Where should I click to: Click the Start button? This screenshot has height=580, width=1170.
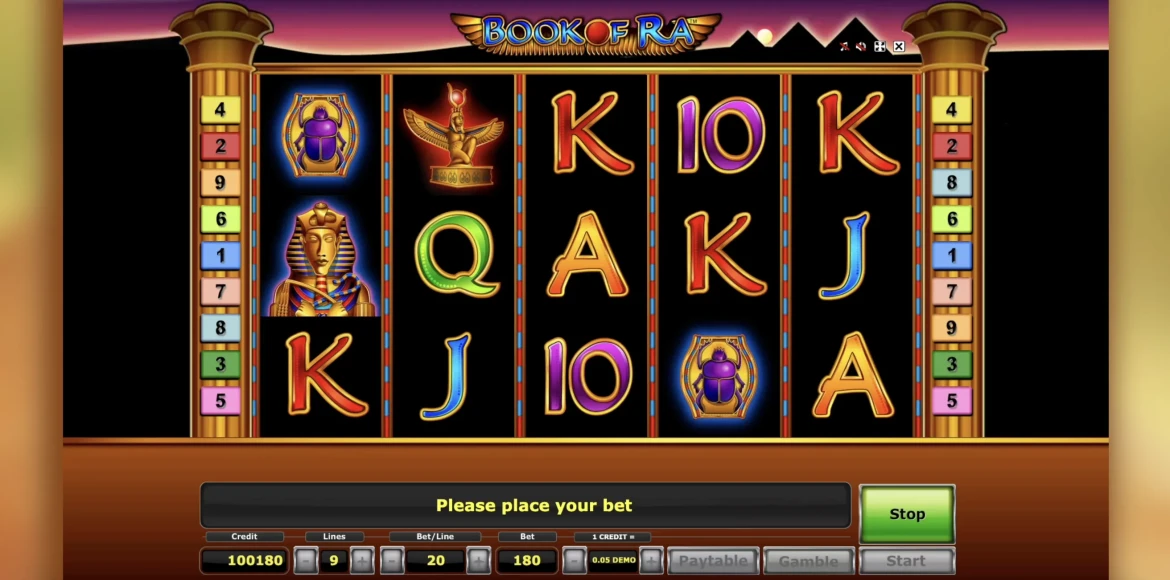click(x=906, y=561)
